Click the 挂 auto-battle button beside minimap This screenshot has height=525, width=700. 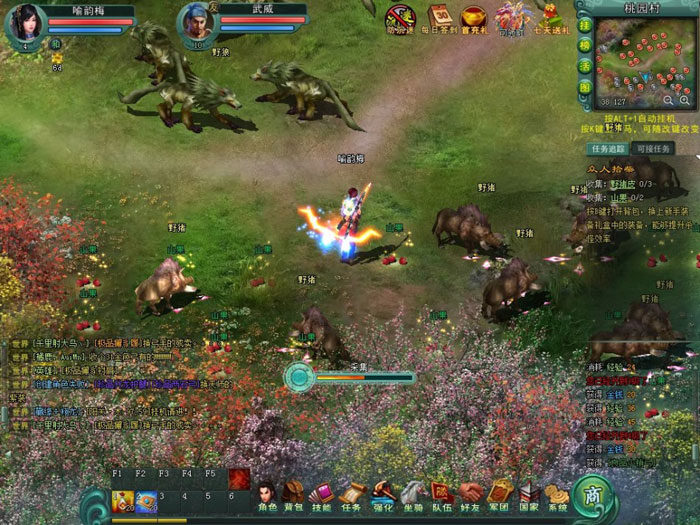pyautogui.click(x=585, y=25)
